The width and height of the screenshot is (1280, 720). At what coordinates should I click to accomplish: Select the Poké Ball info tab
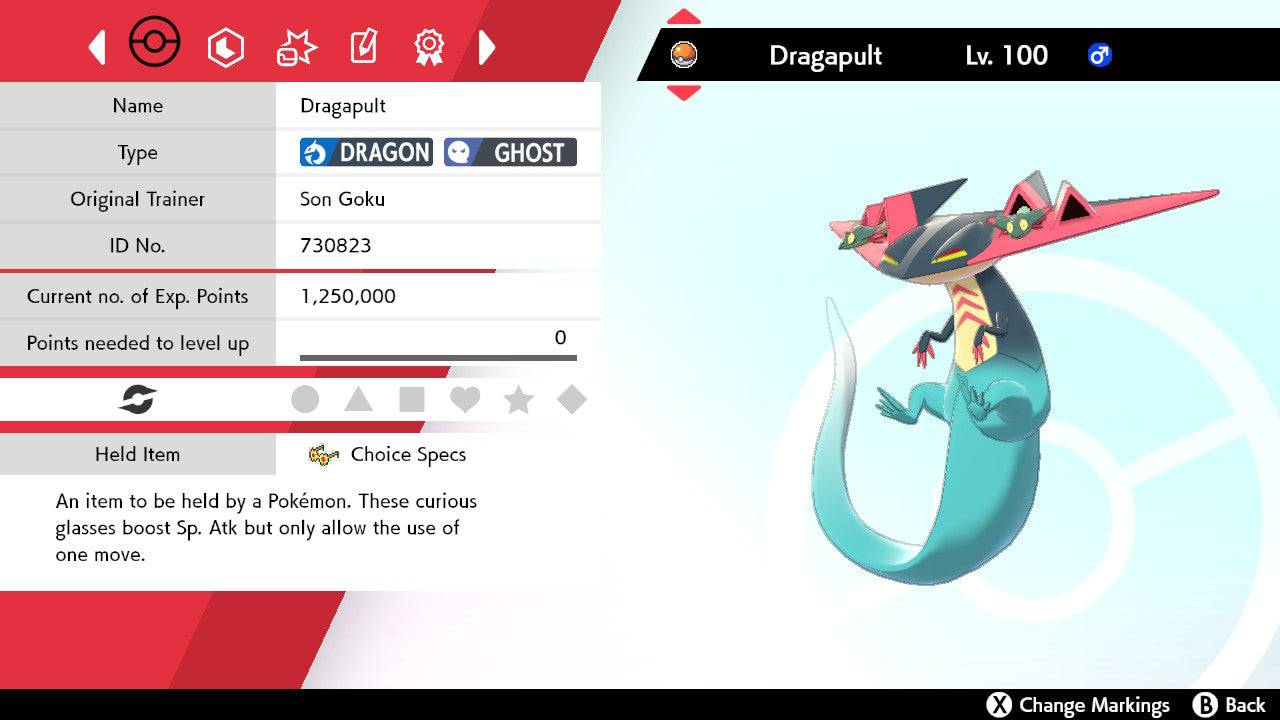(x=155, y=44)
